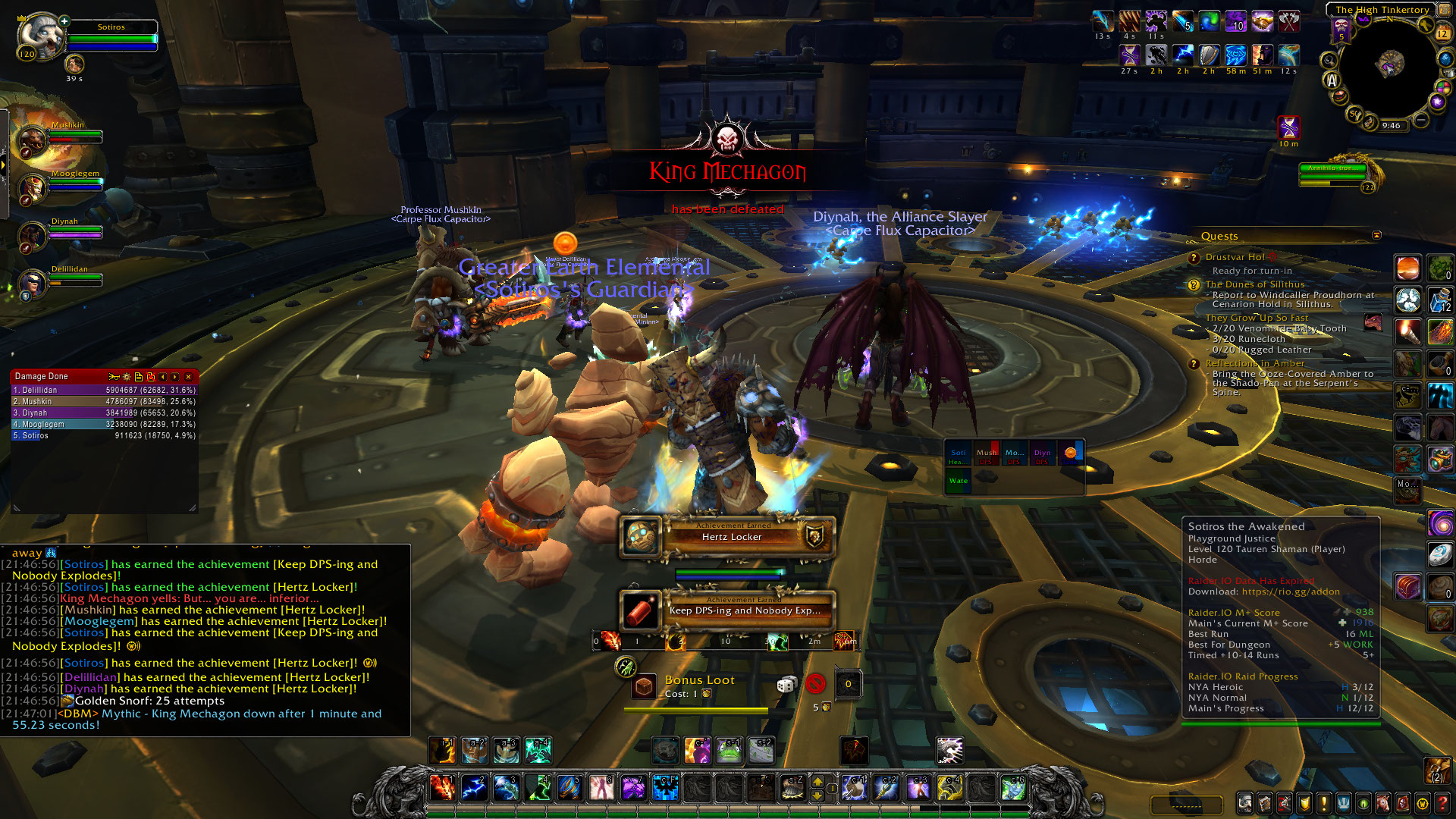Open the red question mark help button
The height and width of the screenshot is (819, 1456).
click(1442, 802)
